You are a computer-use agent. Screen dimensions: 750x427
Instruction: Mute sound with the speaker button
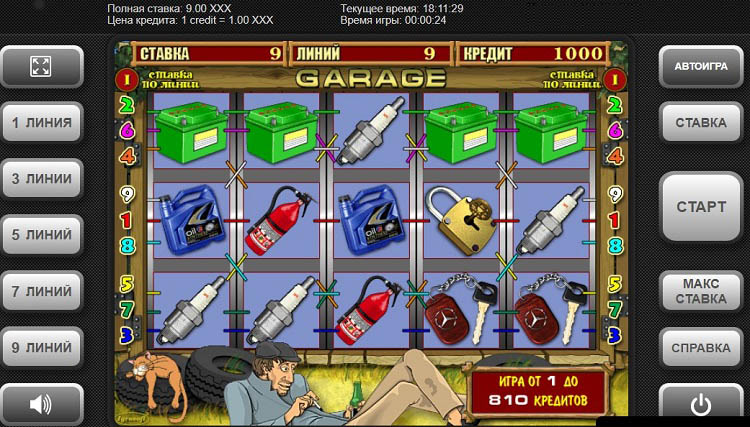click(41, 404)
